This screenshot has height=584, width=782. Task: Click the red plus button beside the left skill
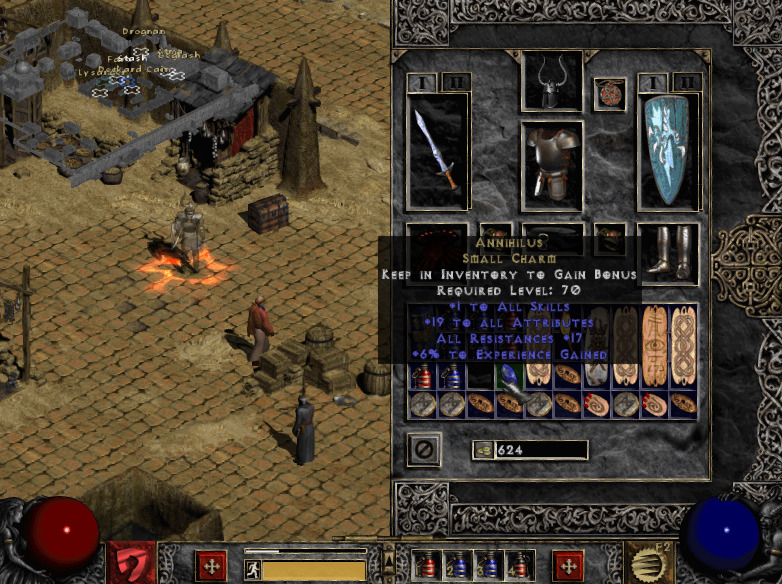pos(211,565)
